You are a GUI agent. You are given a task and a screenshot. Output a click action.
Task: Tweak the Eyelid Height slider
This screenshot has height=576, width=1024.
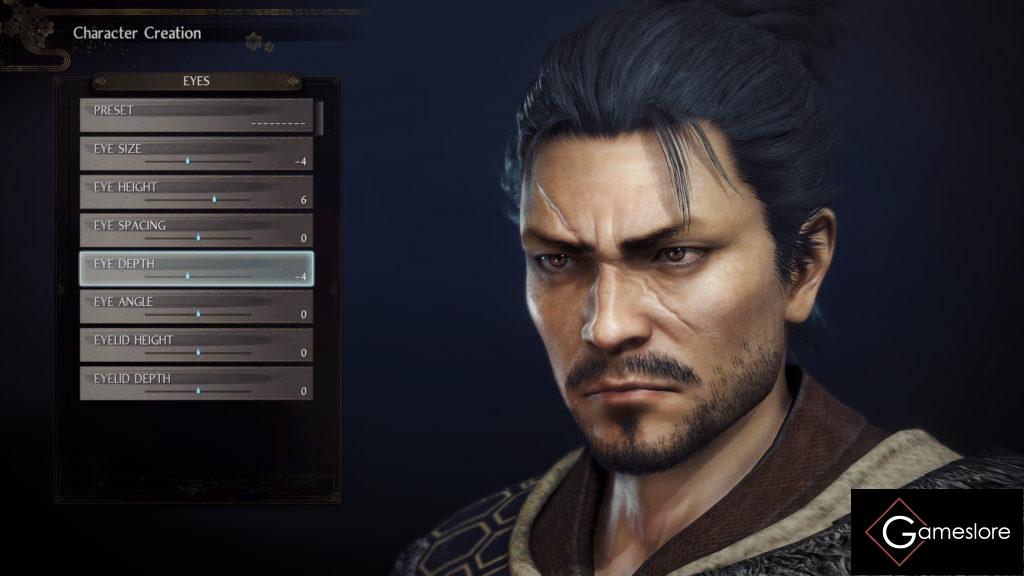[x=198, y=352]
